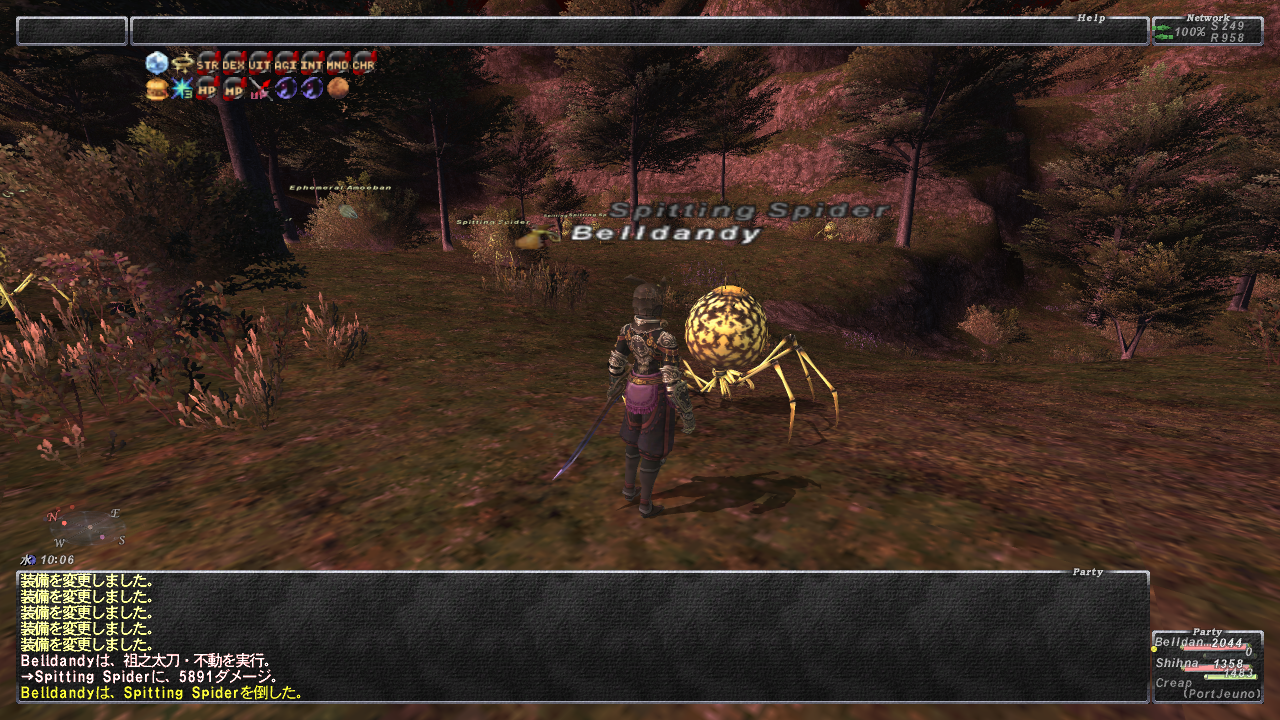Choose the INT down status icon
The image size is (1280, 720).
click(312, 64)
